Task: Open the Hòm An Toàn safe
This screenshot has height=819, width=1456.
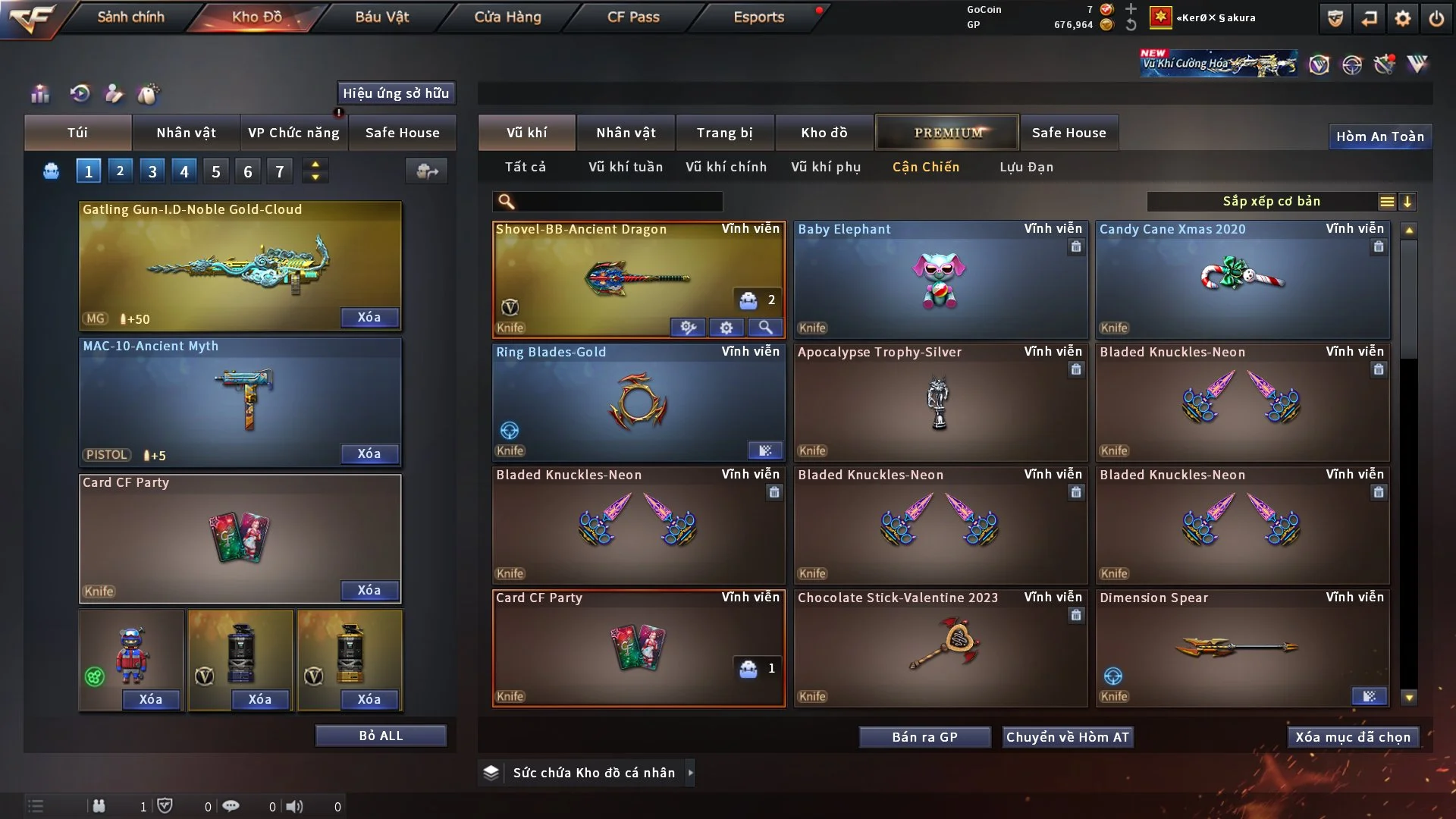Action: 1379,136
